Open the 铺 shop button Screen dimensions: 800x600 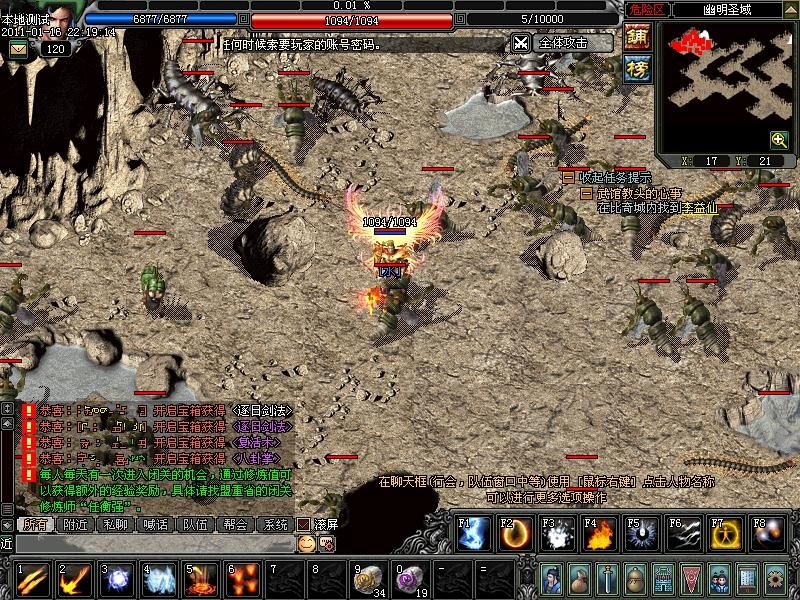tap(637, 36)
